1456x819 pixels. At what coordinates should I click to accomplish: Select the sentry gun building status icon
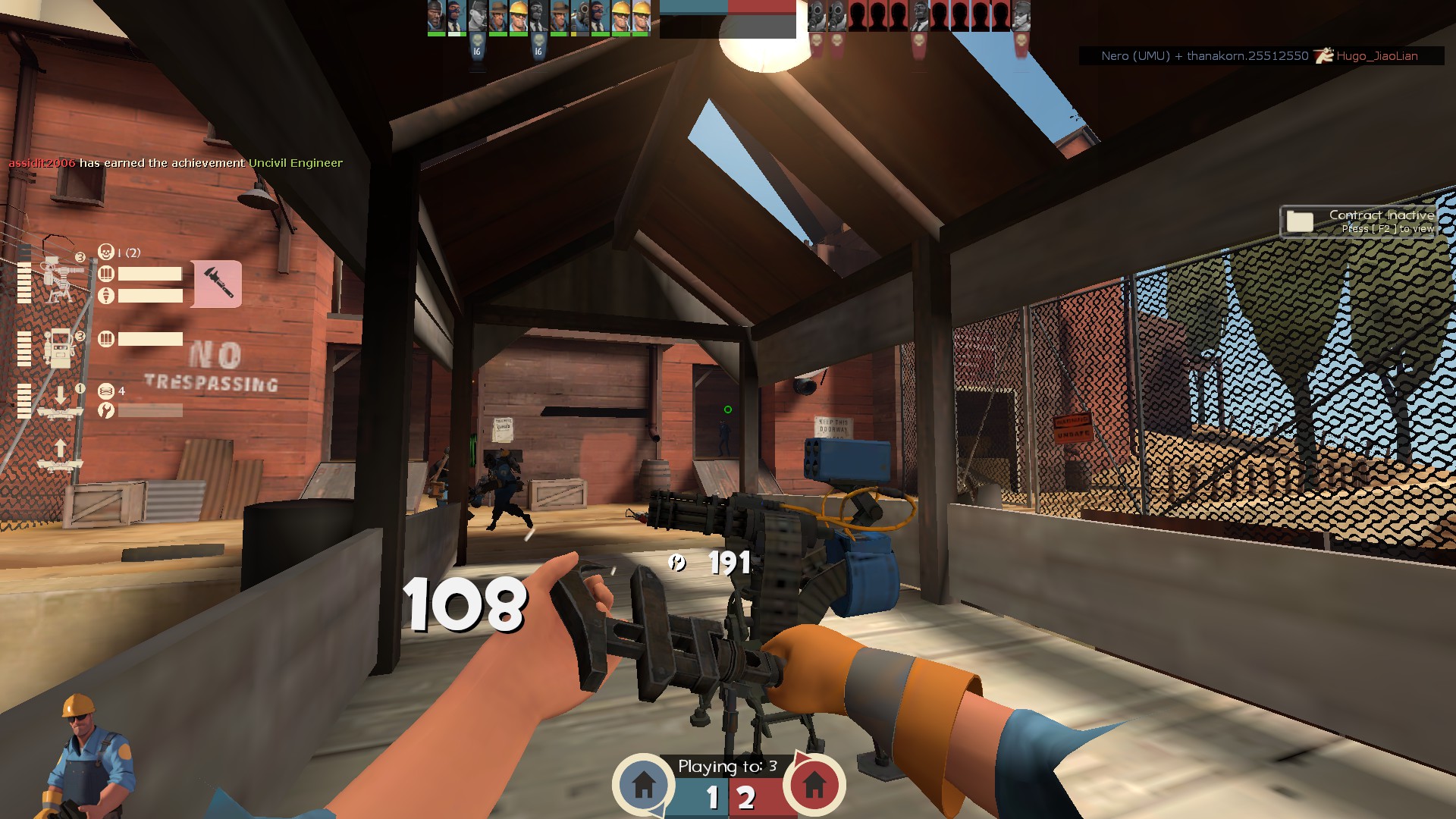(x=58, y=279)
